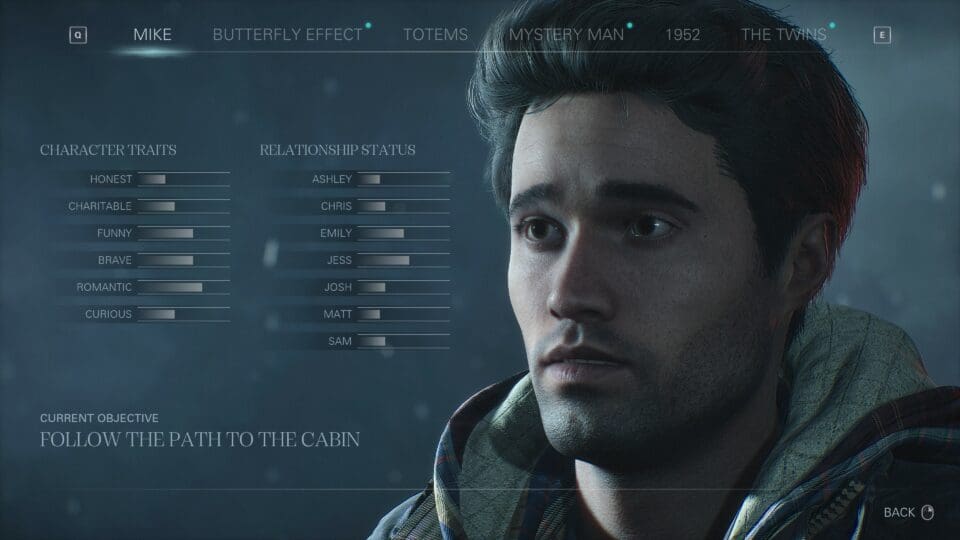The height and width of the screenshot is (540, 960).
Task: Show the Mystery Man tab
Action: click(566, 35)
